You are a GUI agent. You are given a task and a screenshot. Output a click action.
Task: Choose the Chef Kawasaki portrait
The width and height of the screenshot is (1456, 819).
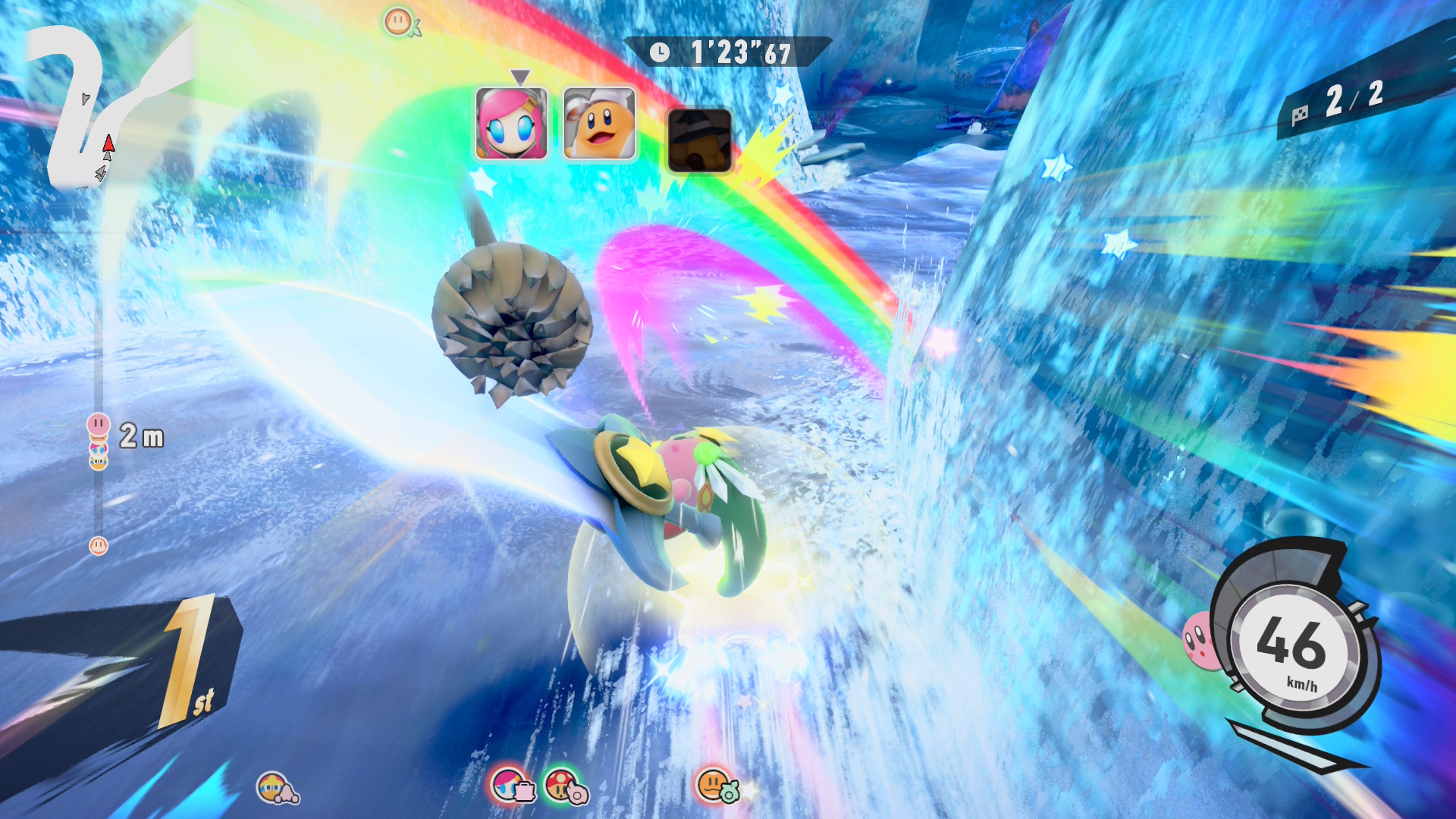(x=599, y=124)
